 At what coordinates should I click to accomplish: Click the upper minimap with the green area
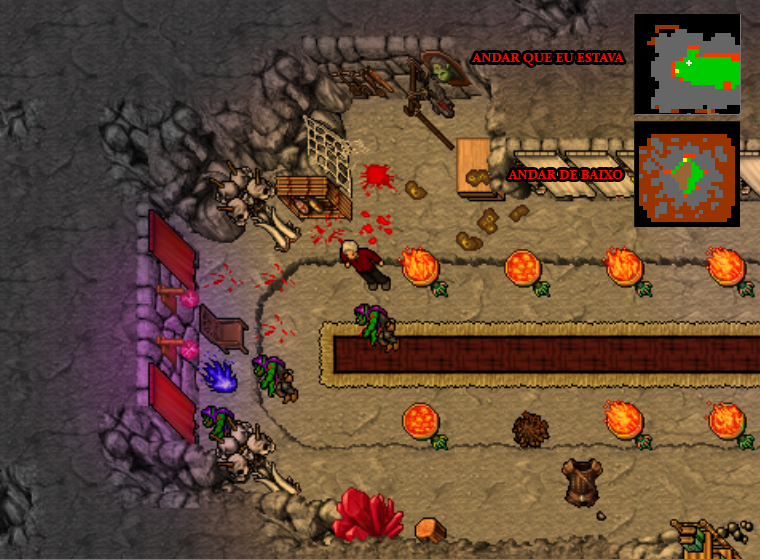point(687,64)
